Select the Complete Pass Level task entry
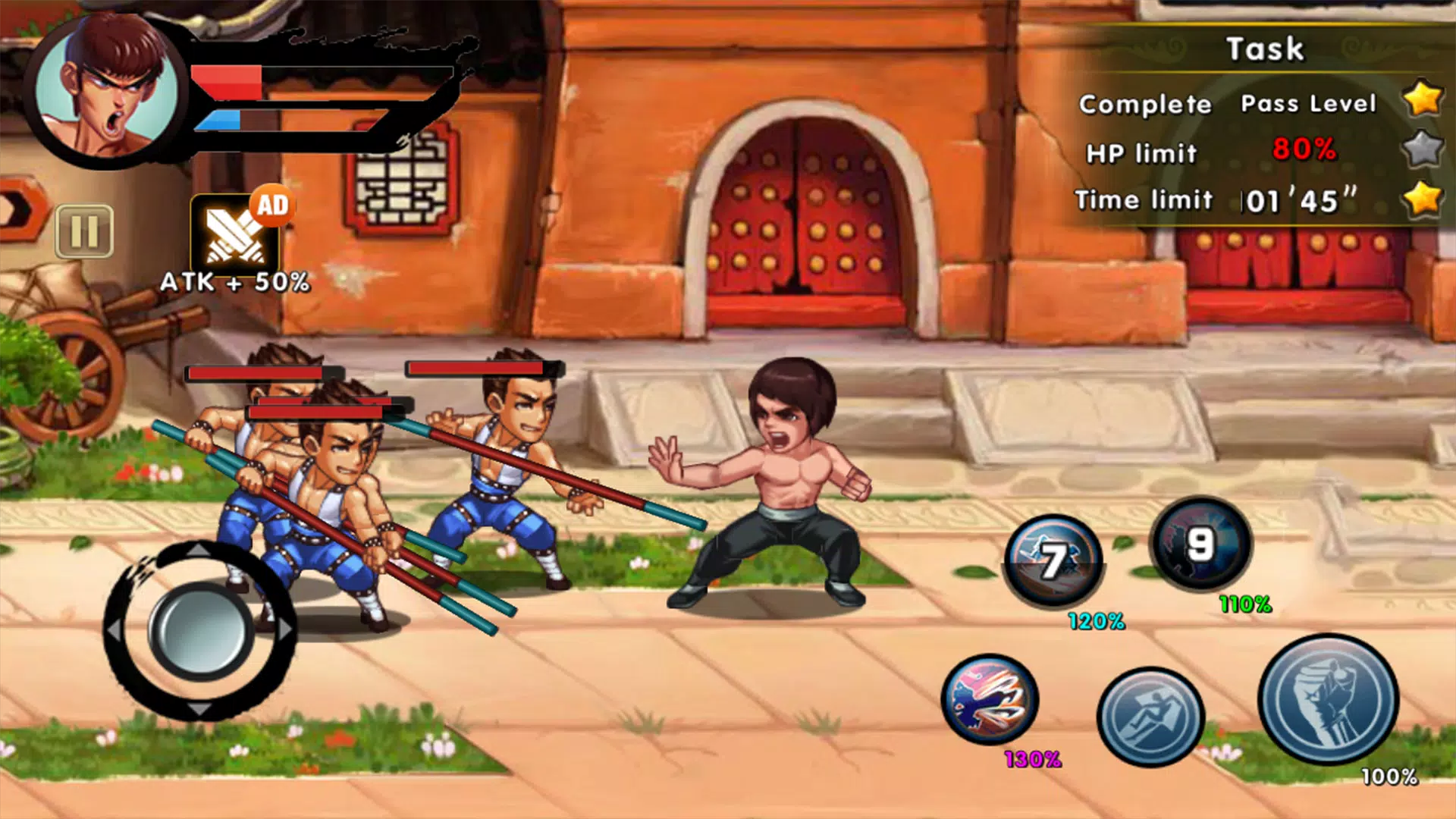This screenshot has height=819, width=1456. click(x=1228, y=104)
